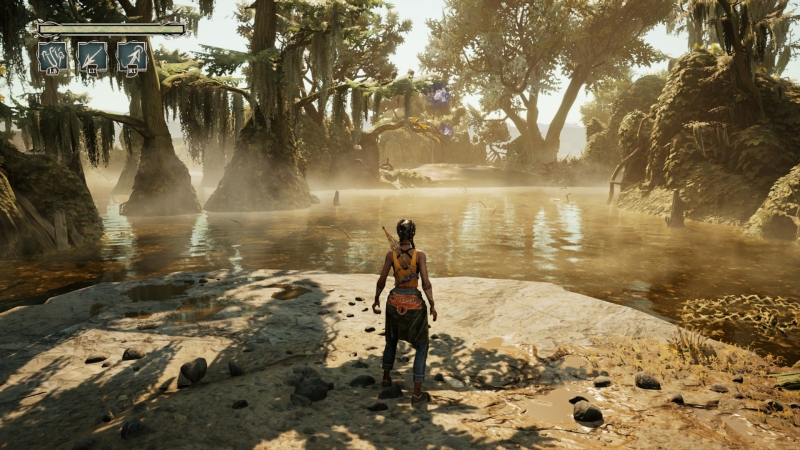Activate the hand gesture ability icon
The image size is (800, 450).
click(53, 56)
